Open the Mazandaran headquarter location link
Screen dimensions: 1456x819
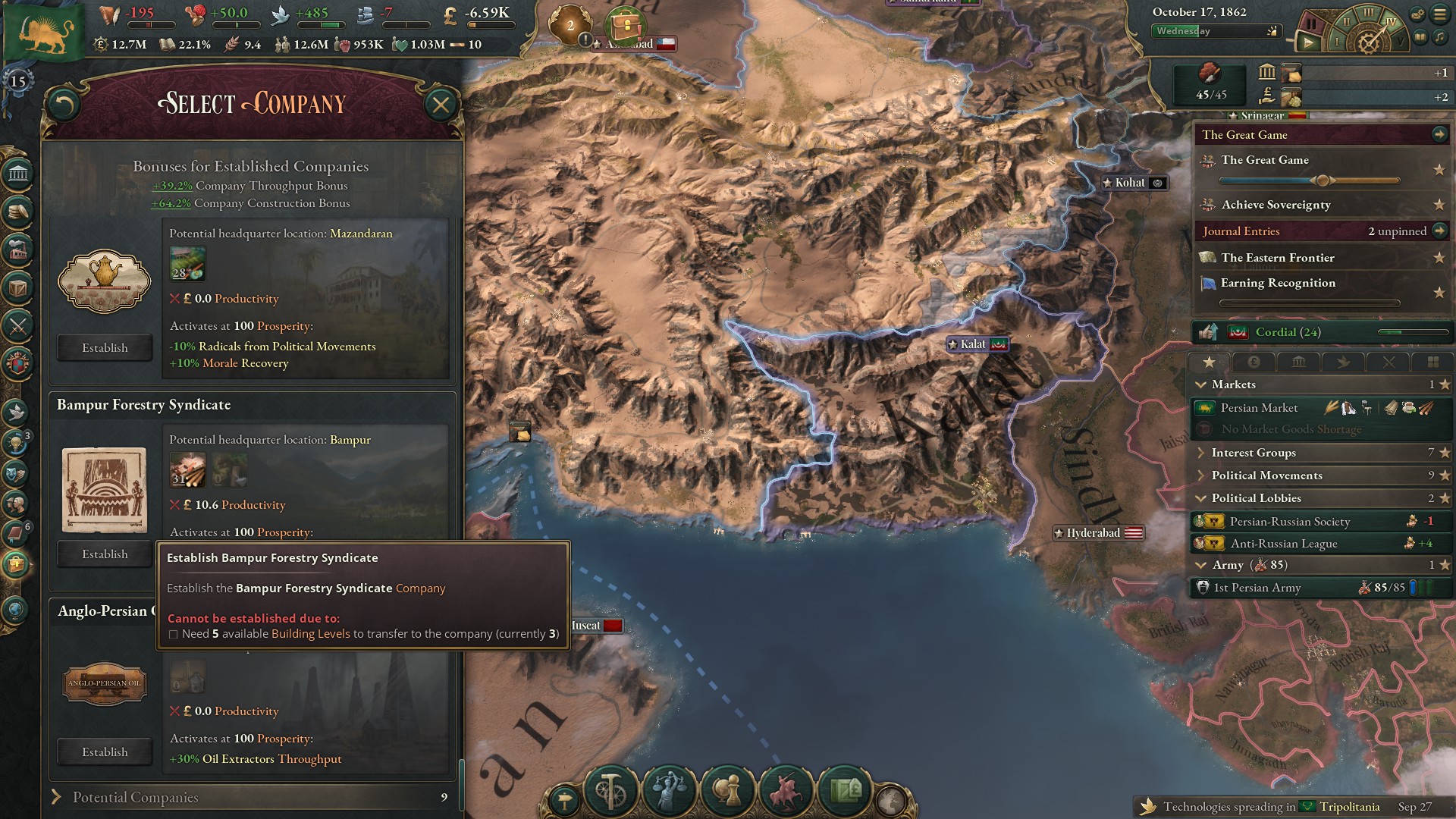[361, 234]
